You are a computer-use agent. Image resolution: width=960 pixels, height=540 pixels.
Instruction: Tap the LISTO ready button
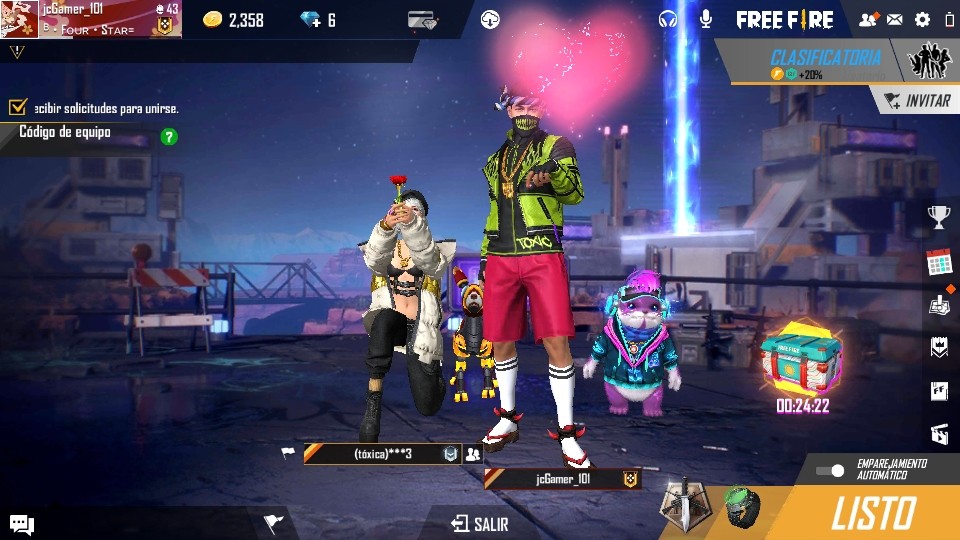pyautogui.click(x=872, y=513)
